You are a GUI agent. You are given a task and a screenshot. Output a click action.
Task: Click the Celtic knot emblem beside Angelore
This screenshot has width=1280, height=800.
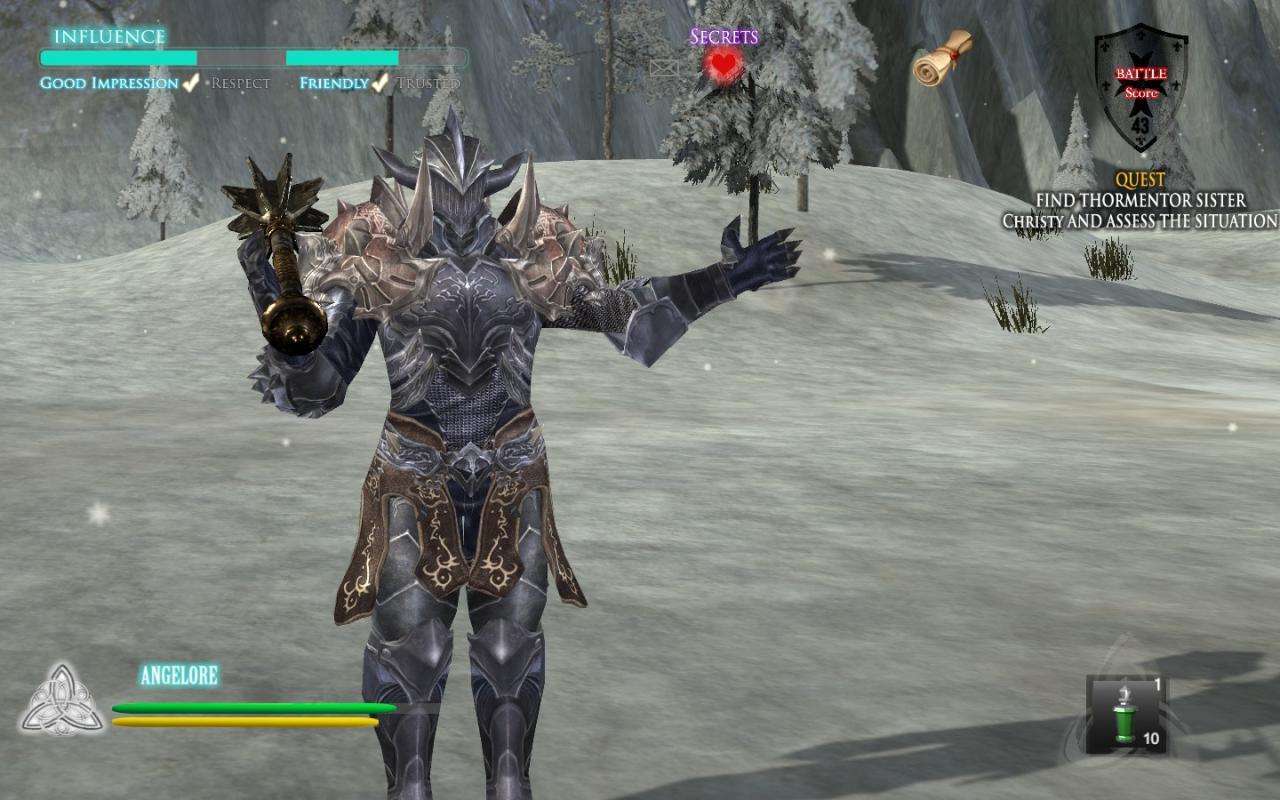[62, 700]
